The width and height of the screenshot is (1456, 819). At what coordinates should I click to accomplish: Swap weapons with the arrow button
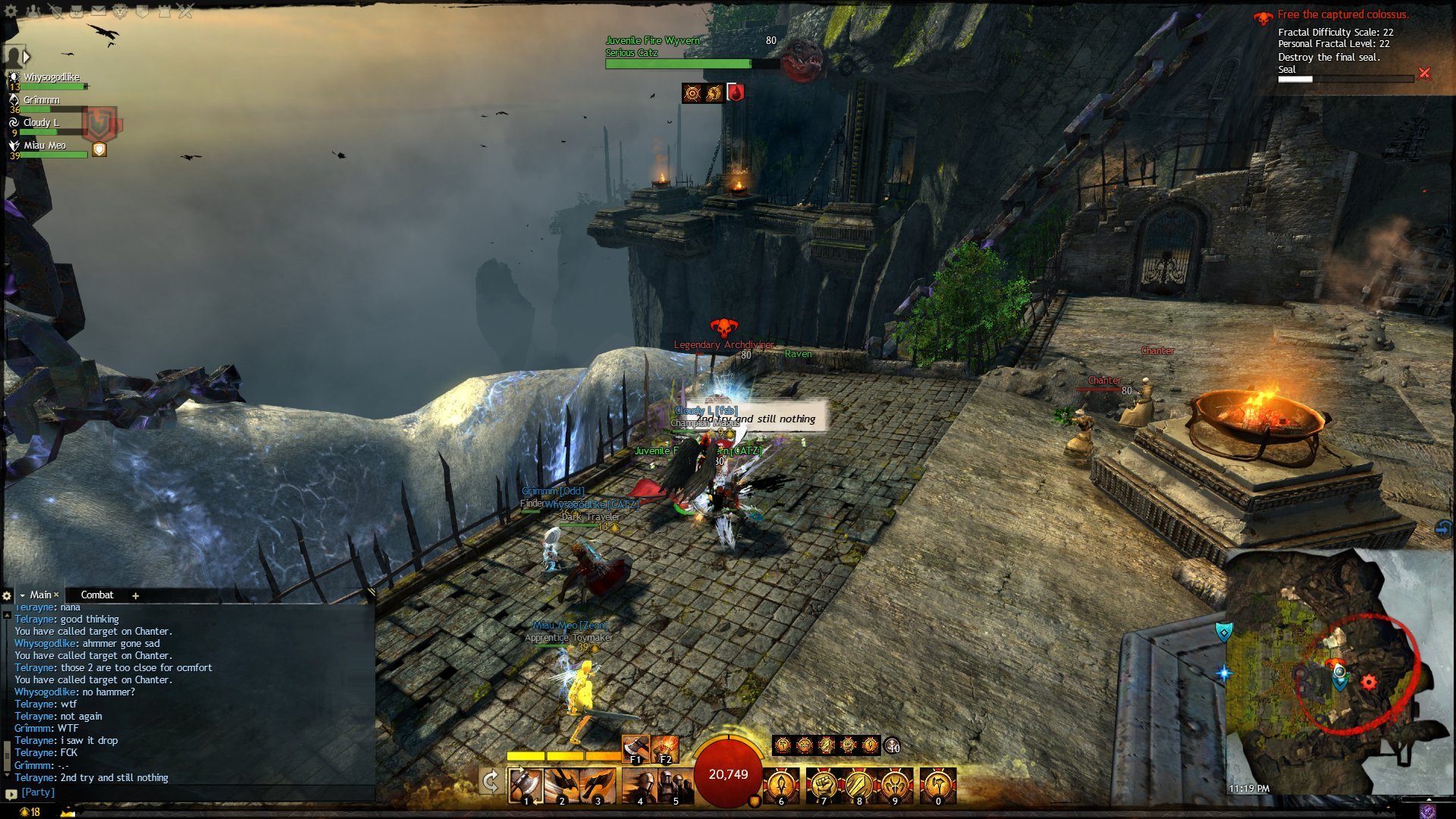pos(491,782)
